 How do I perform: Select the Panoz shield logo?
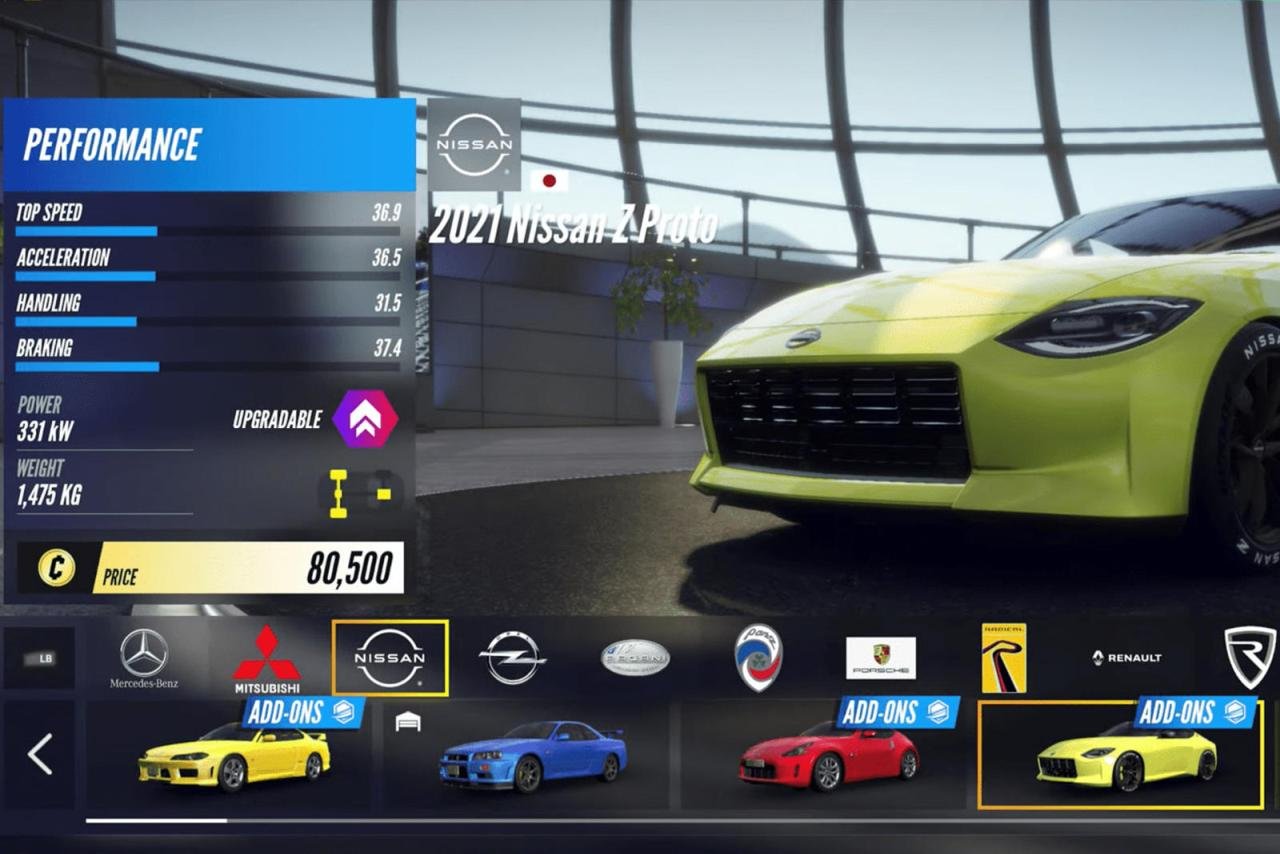[758, 658]
